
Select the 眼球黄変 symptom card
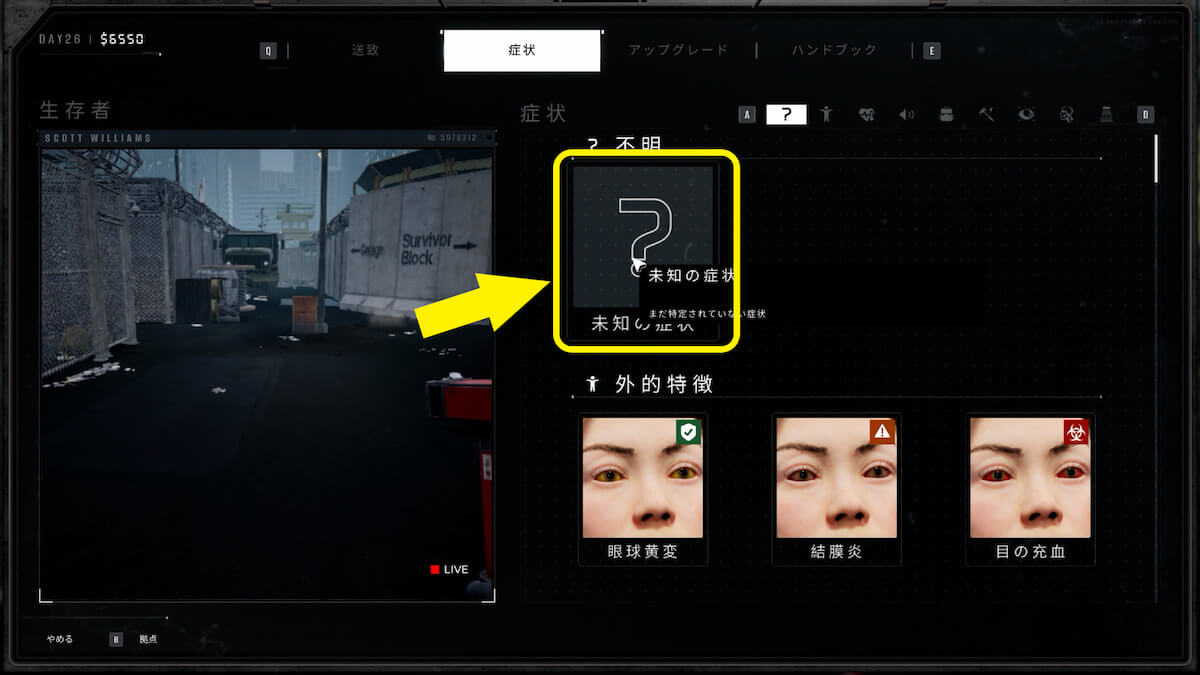[x=642, y=490]
